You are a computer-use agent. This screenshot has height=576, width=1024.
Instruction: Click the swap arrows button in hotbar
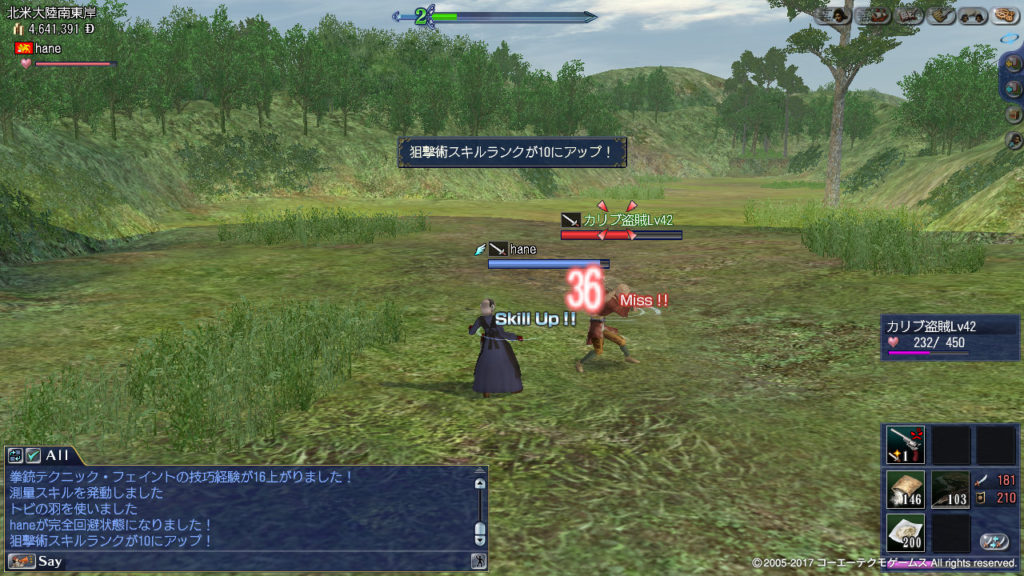993,541
